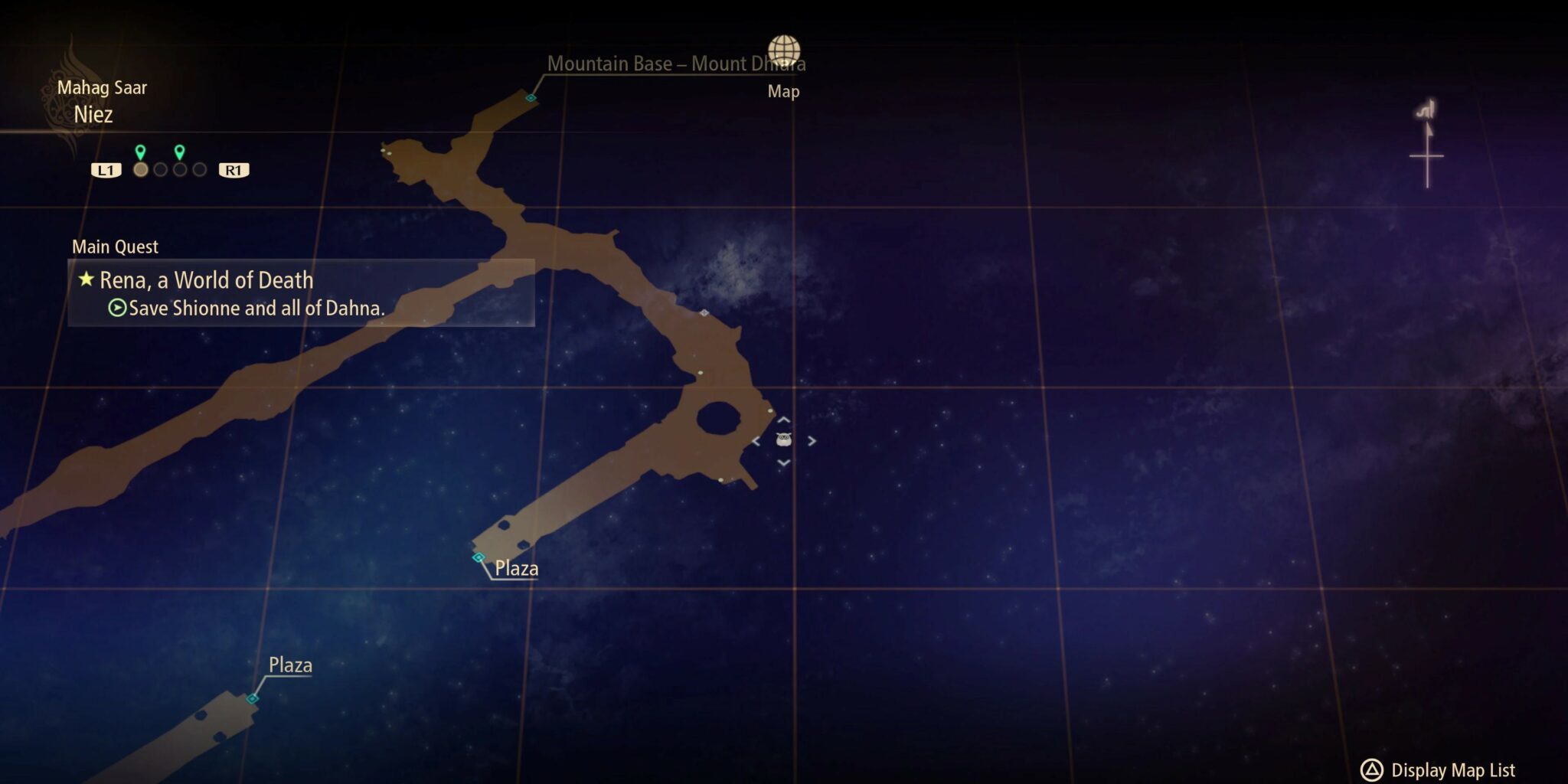The width and height of the screenshot is (1568, 784).
Task: Select the owl map cursor icon
Action: pos(783,439)
